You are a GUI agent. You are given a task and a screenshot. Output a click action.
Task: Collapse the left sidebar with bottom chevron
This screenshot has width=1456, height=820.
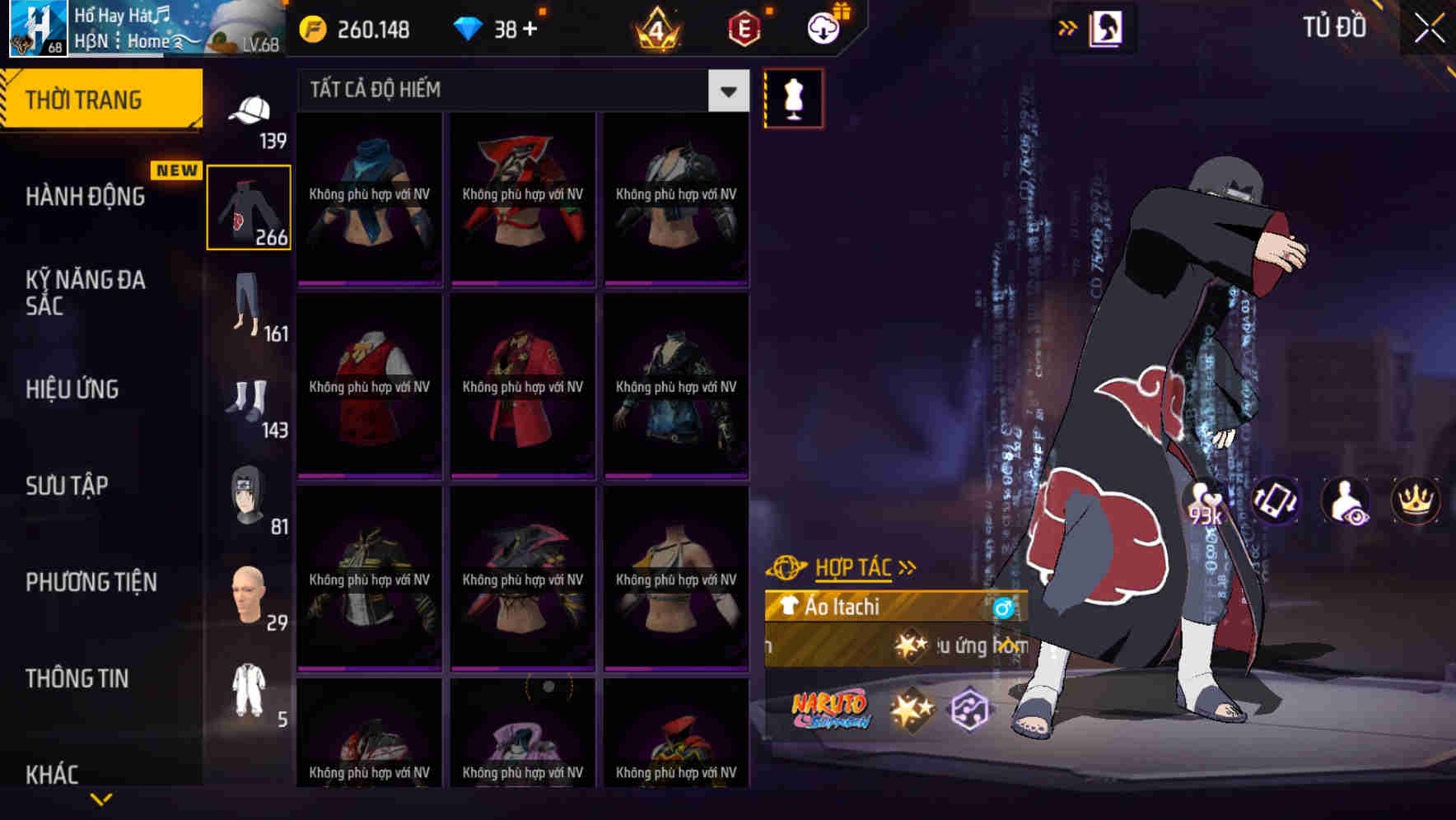point(101,797)
